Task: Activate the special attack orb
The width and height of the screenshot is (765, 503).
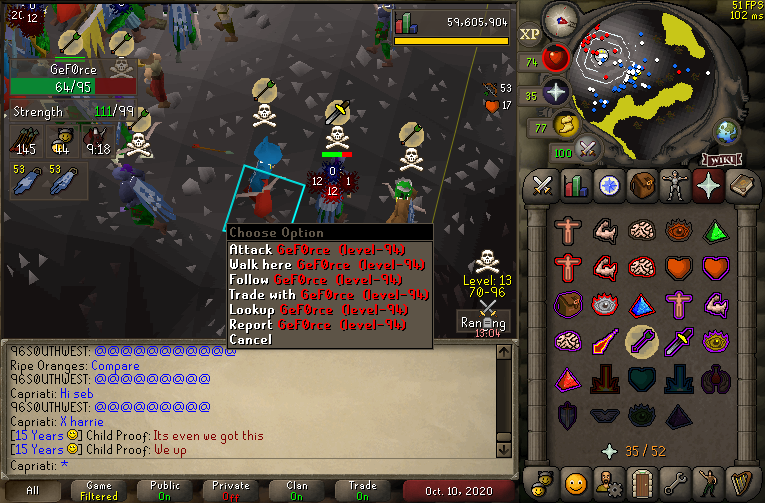Action: coord(588,149)
